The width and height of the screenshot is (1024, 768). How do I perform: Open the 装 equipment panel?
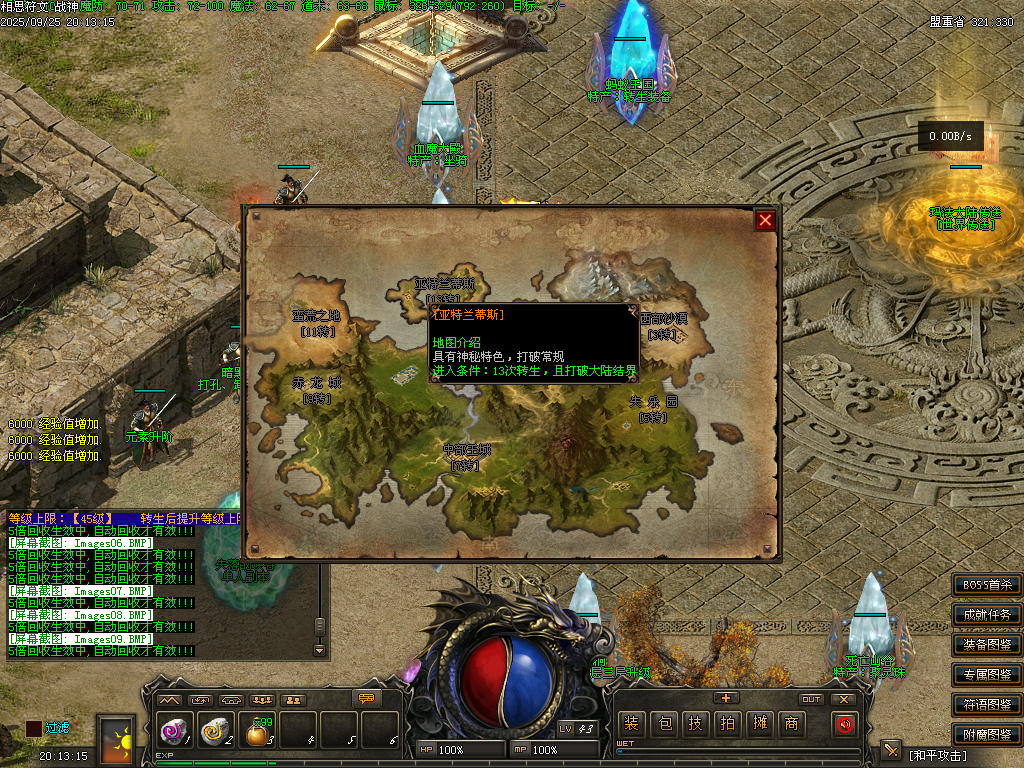(x=631, y=724)
